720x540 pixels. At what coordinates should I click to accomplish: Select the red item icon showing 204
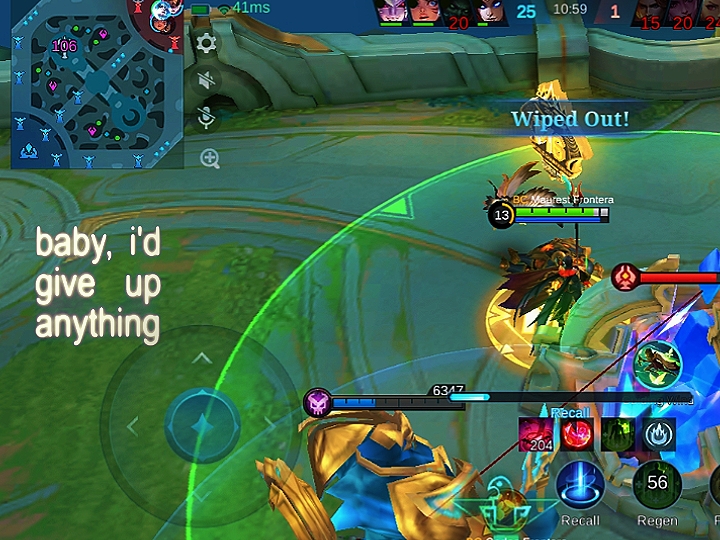point(538,434)
